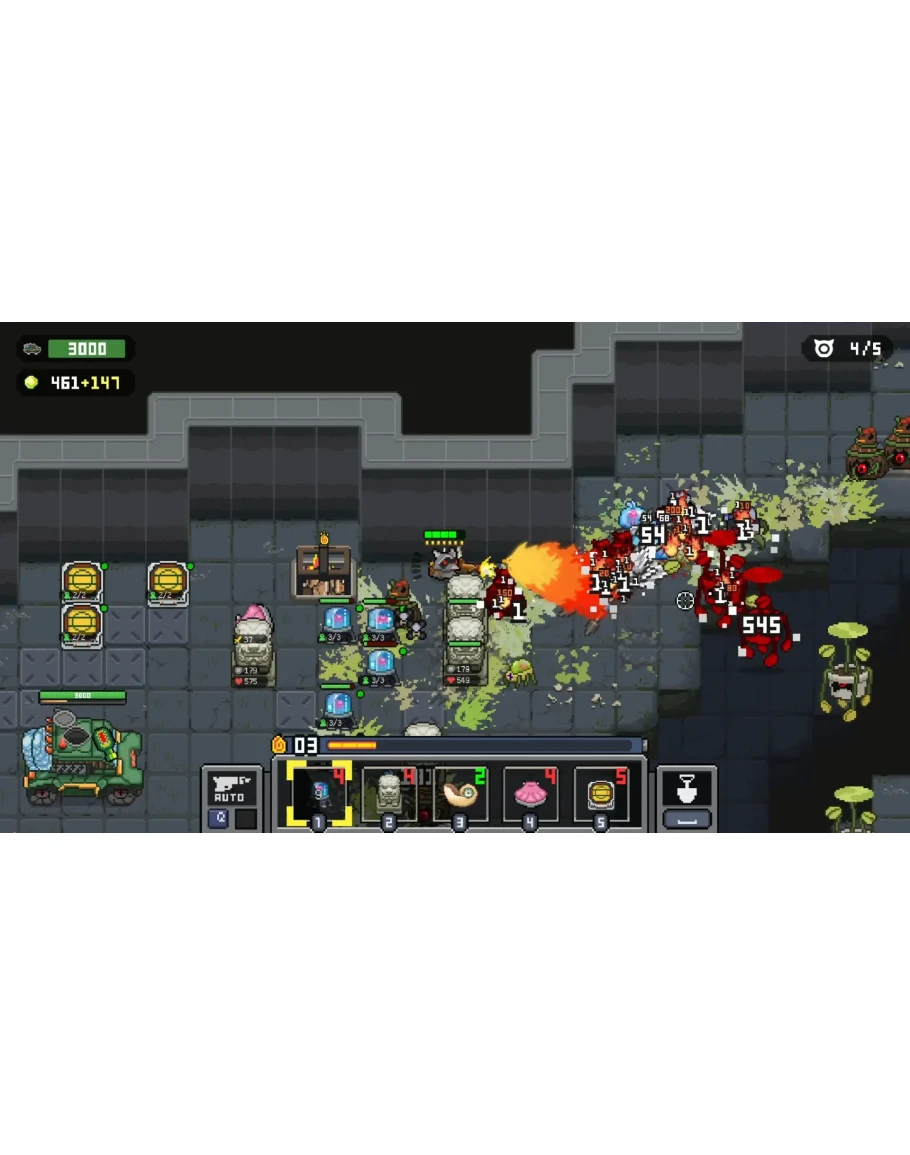Viewport: 910px width, 1155px height.
Task: Toggle the AUTO fire gun button
Action: pyautogui.click(x=231, y=788)
